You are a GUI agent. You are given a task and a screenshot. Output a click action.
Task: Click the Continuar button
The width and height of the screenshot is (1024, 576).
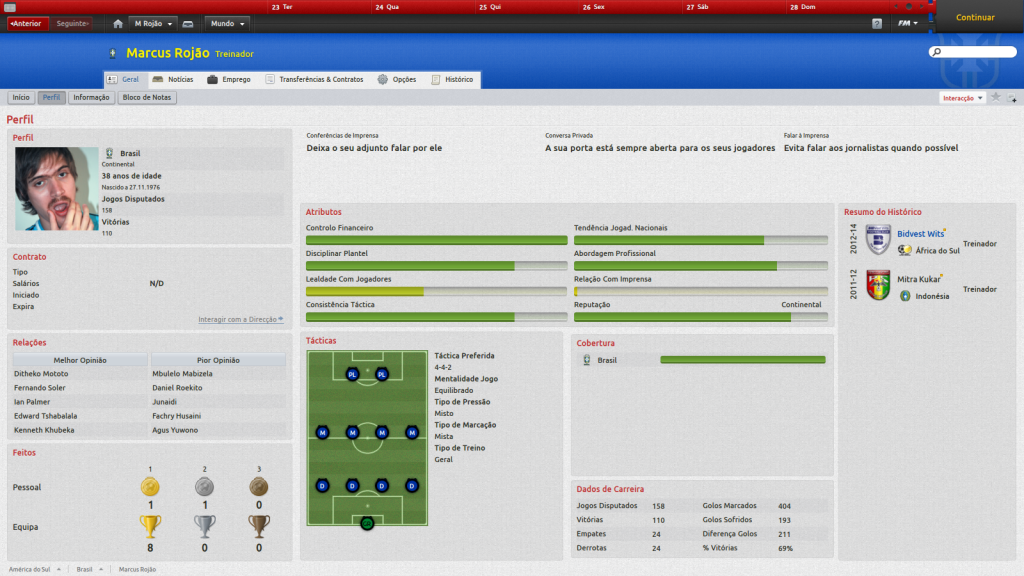point(975,18)
